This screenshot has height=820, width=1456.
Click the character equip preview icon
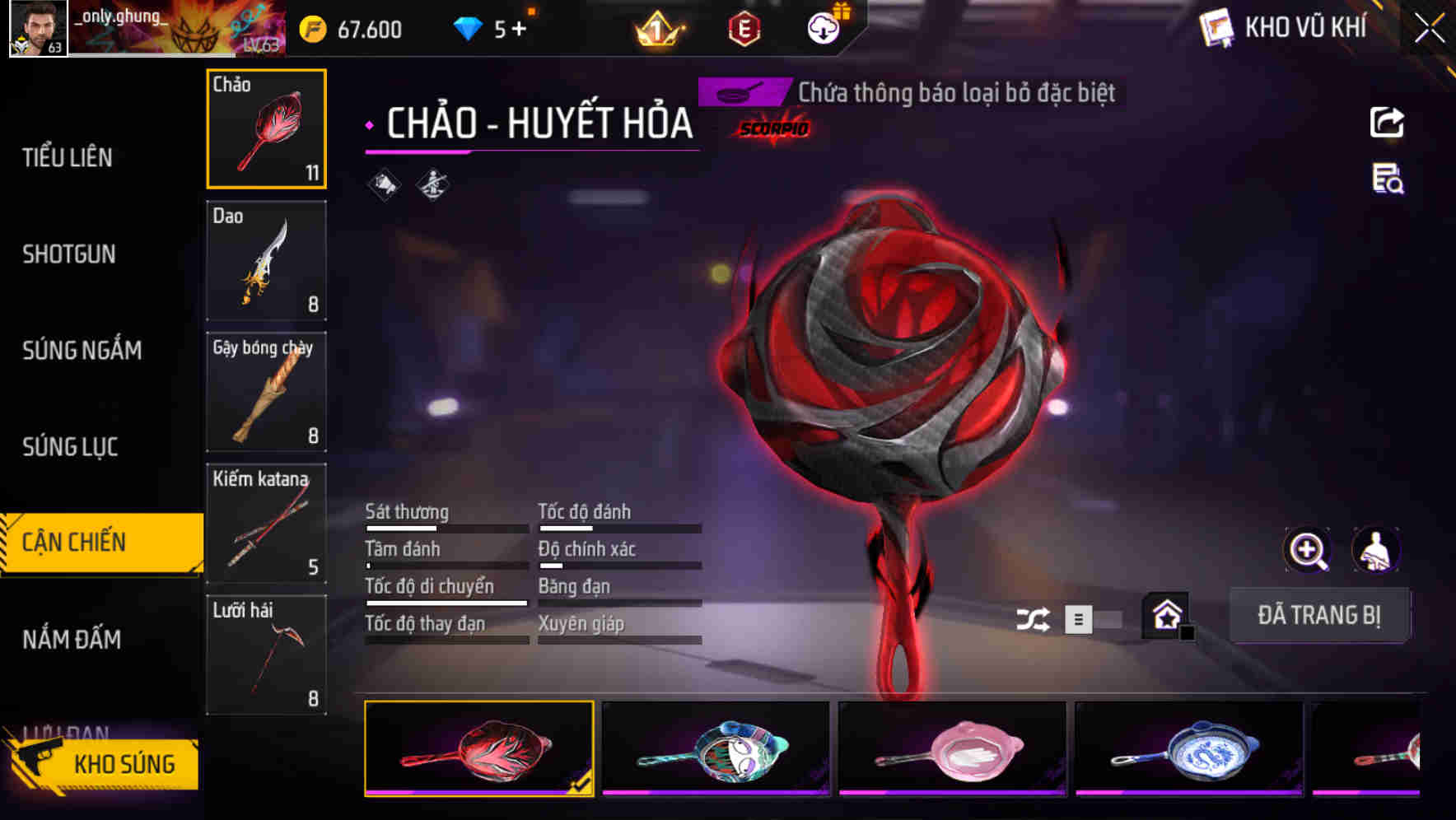[x=1376, y=550]
